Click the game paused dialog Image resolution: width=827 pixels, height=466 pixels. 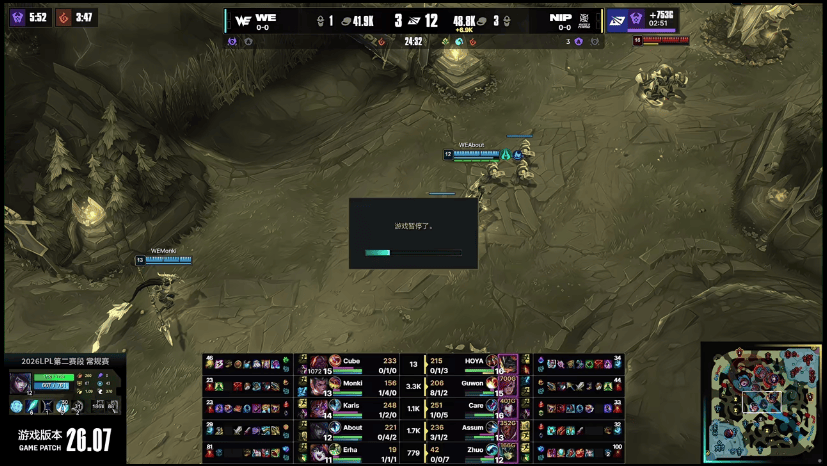[413, 233]
